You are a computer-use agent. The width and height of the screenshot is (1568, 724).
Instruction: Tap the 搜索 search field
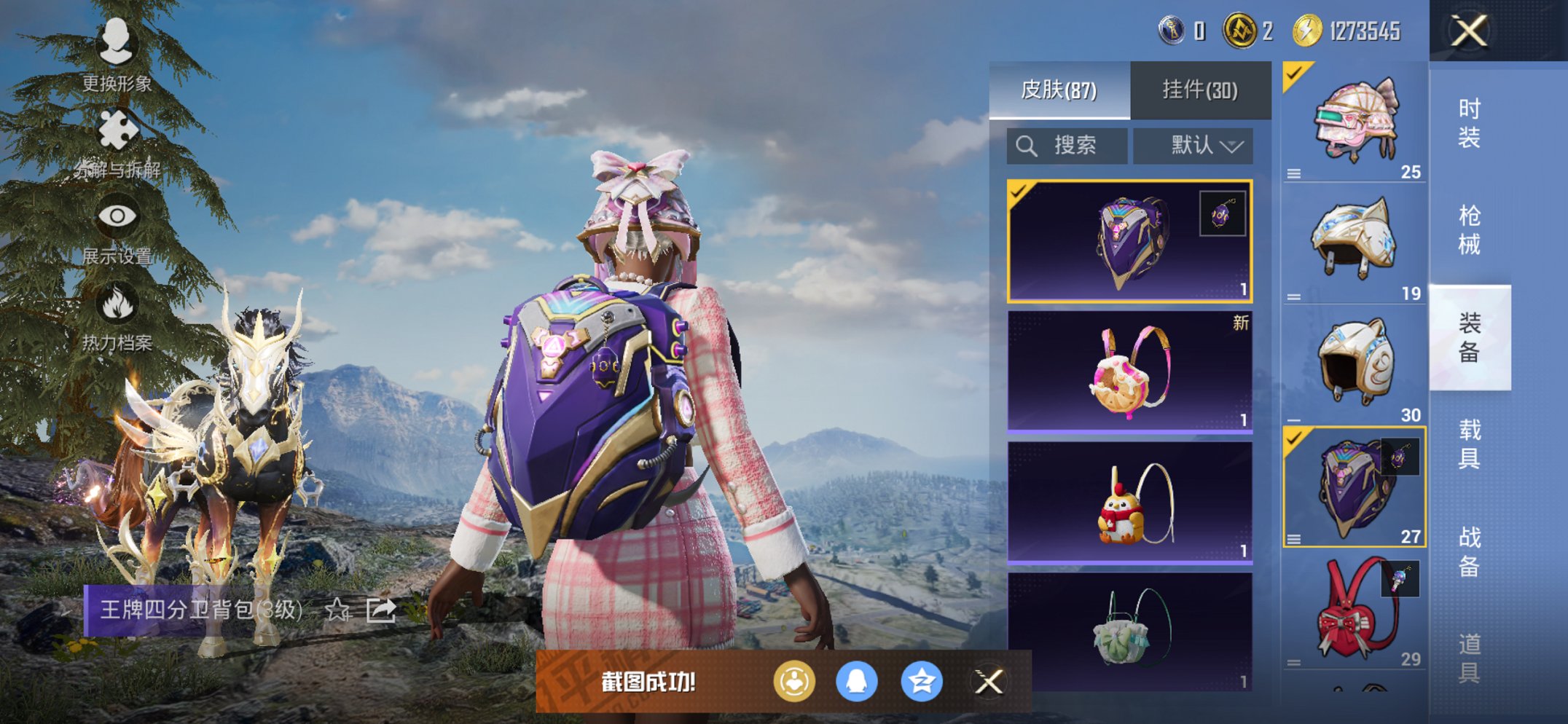(x=1066, y=145)
